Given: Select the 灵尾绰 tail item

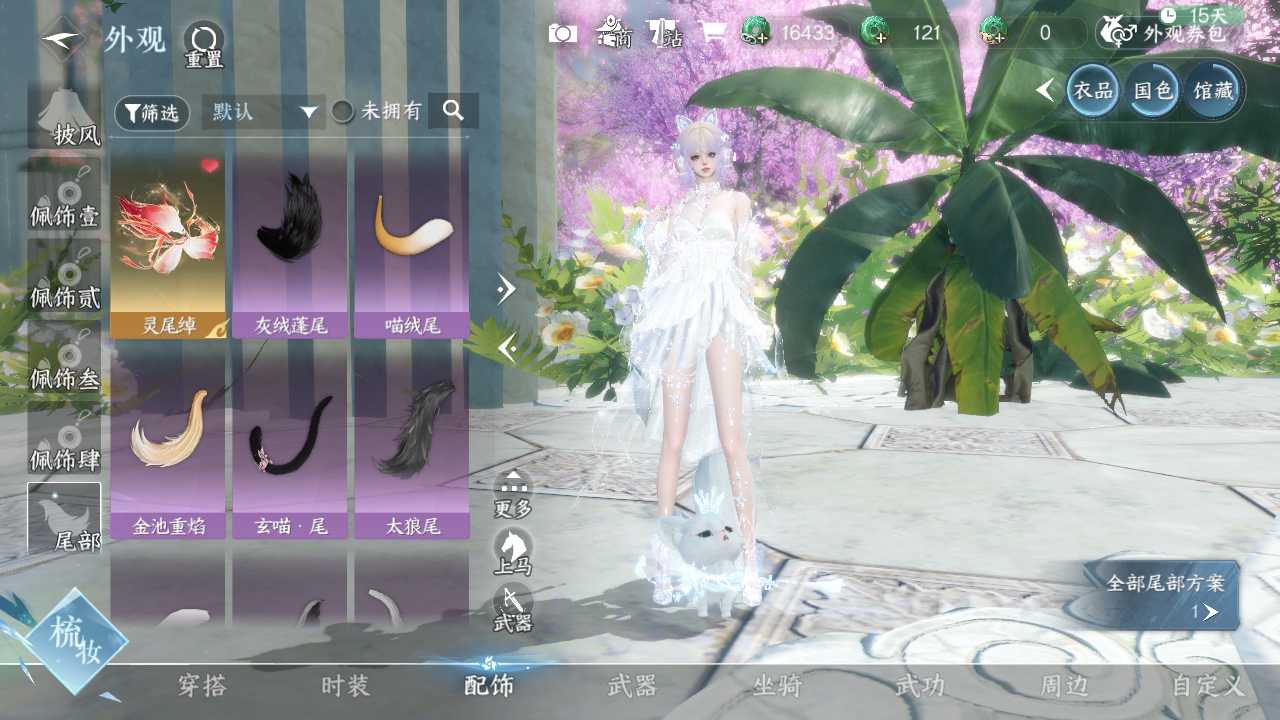Looking at the screenshot, I should tap(168, 245).
